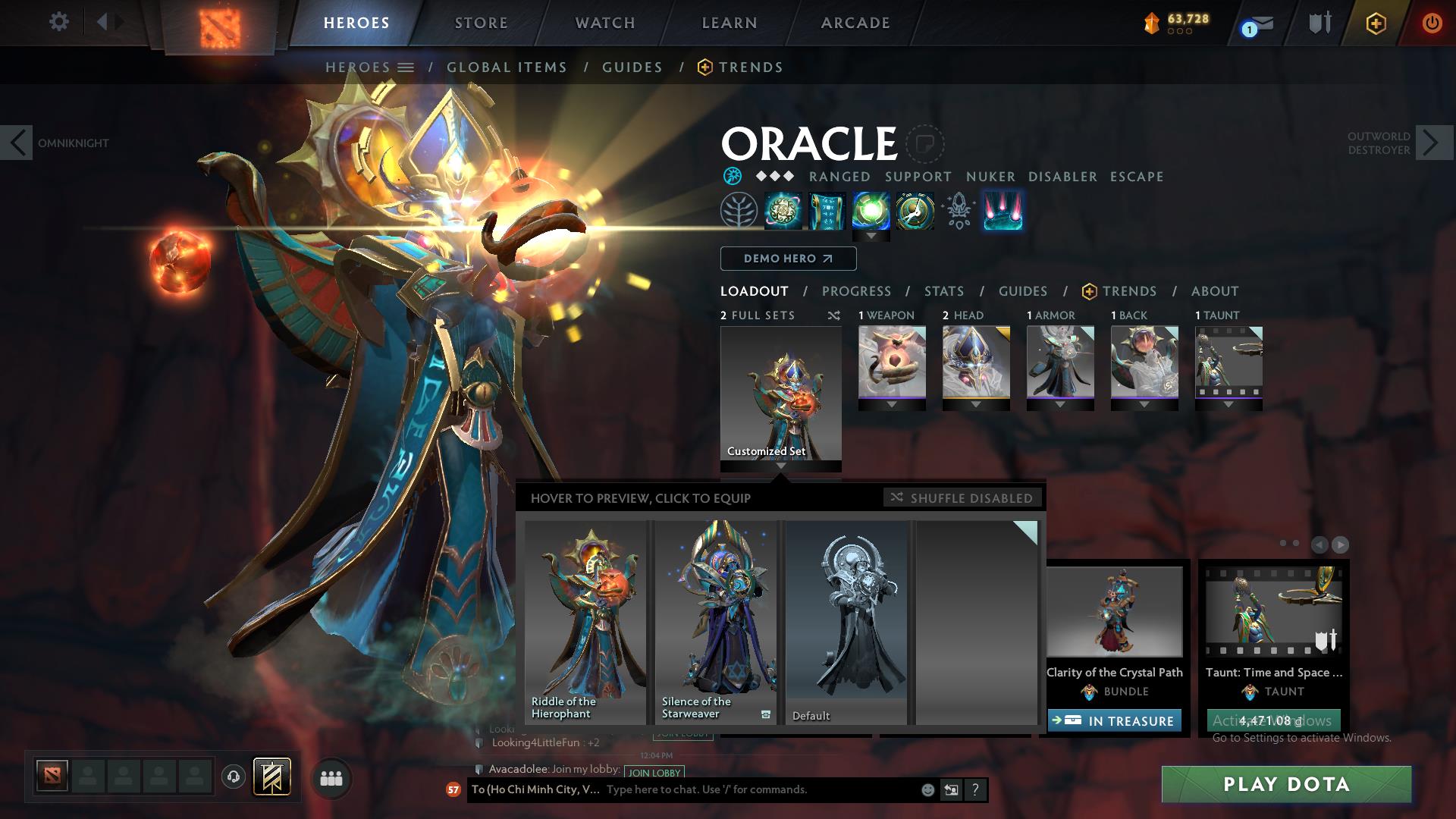The width and height of the screenshot is (1456, 819).
Task: Open the Arcade menu tab
Action: (x=855, y=23)
